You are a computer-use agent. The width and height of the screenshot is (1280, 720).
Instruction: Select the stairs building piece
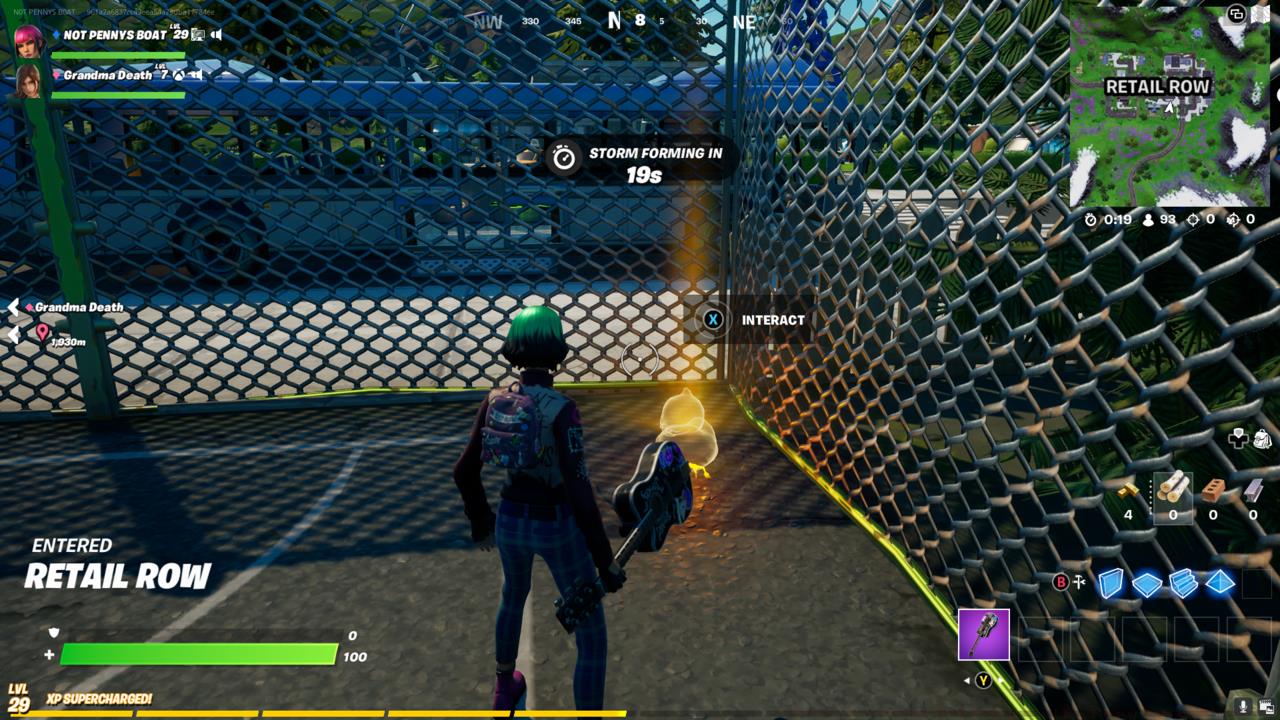coord(1184,583)
